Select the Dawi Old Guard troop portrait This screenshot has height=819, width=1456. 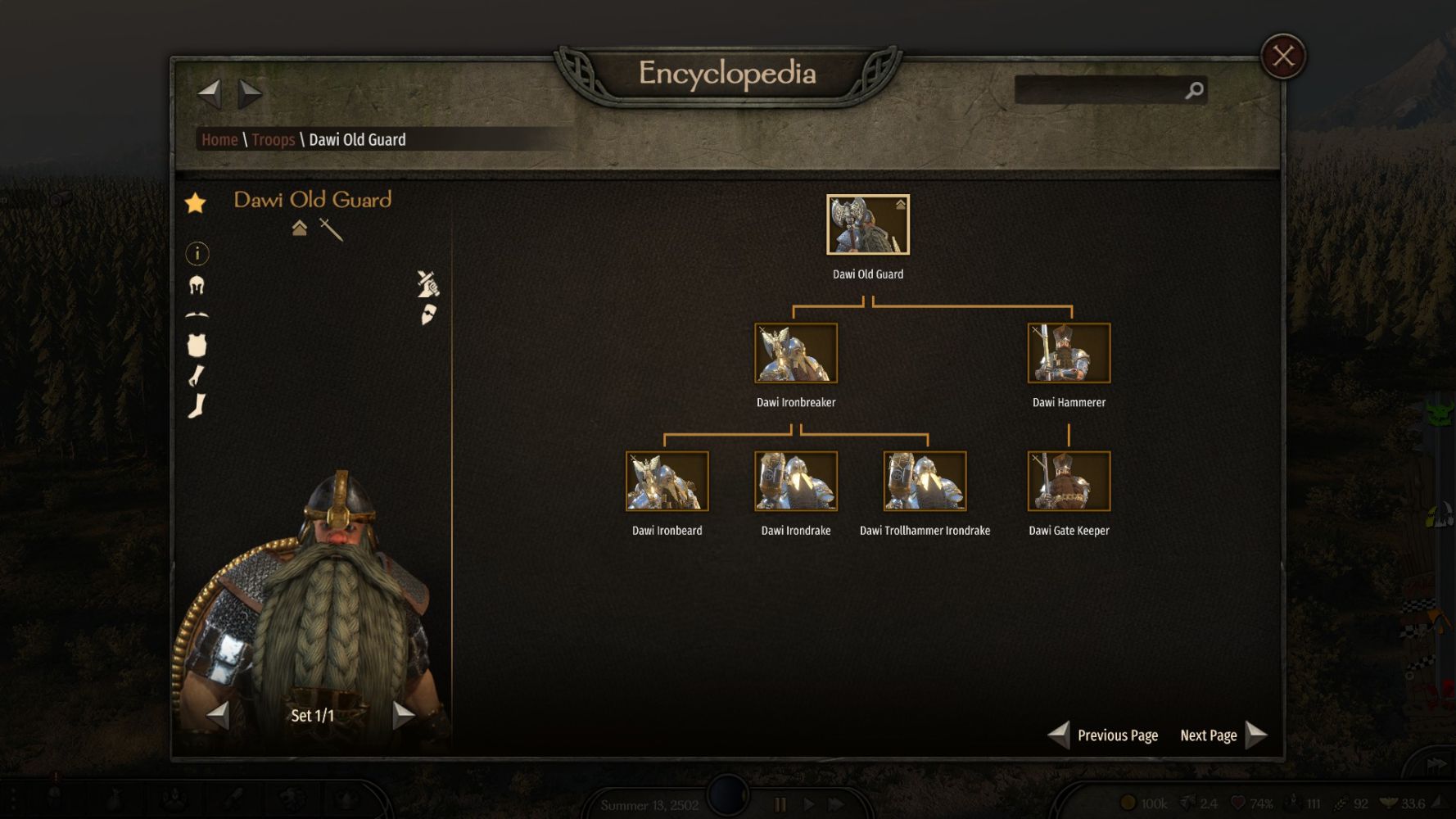pyautogui.click(x=867, y=225)
